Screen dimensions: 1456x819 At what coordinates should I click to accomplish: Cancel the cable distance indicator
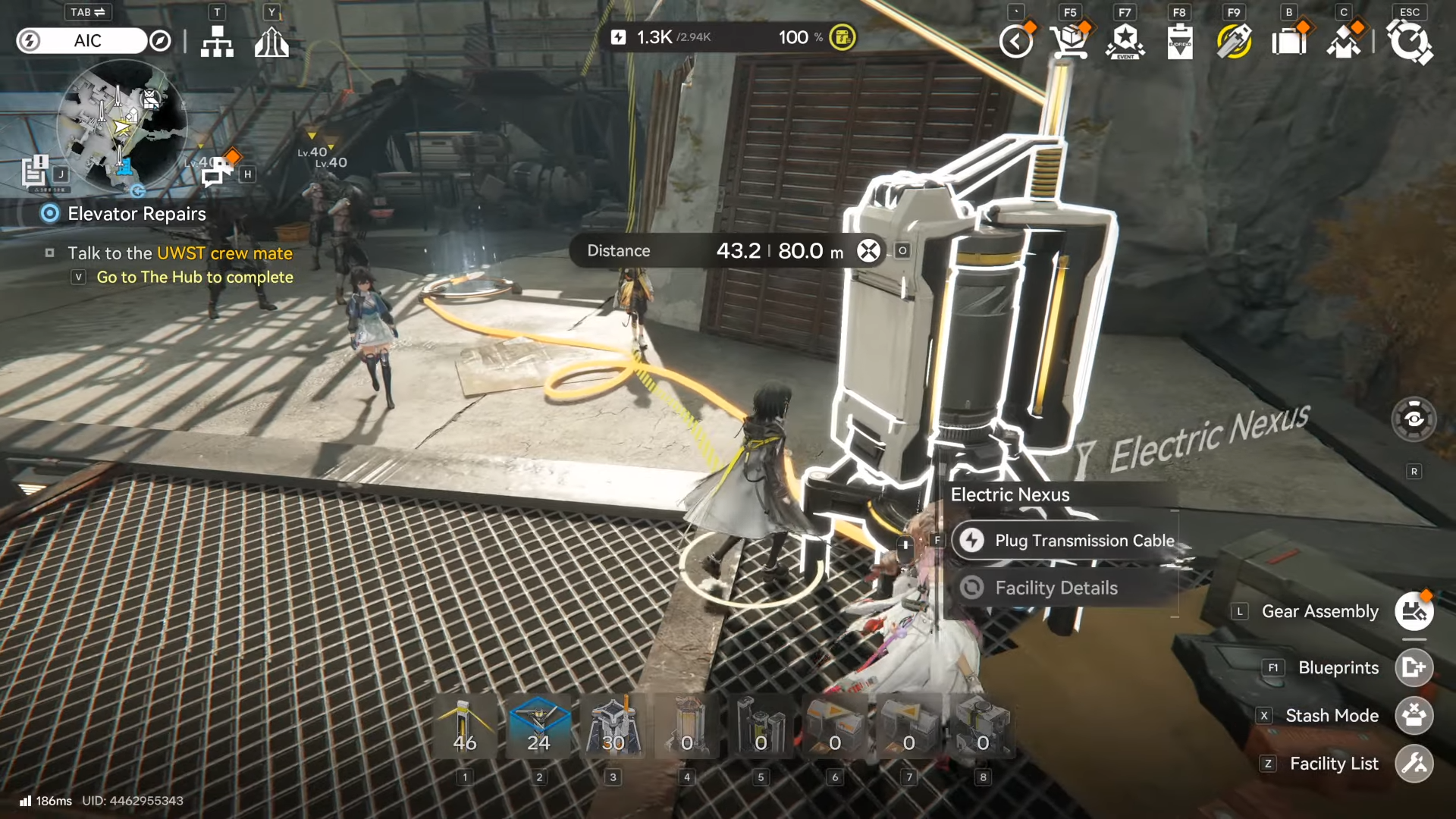868,251
